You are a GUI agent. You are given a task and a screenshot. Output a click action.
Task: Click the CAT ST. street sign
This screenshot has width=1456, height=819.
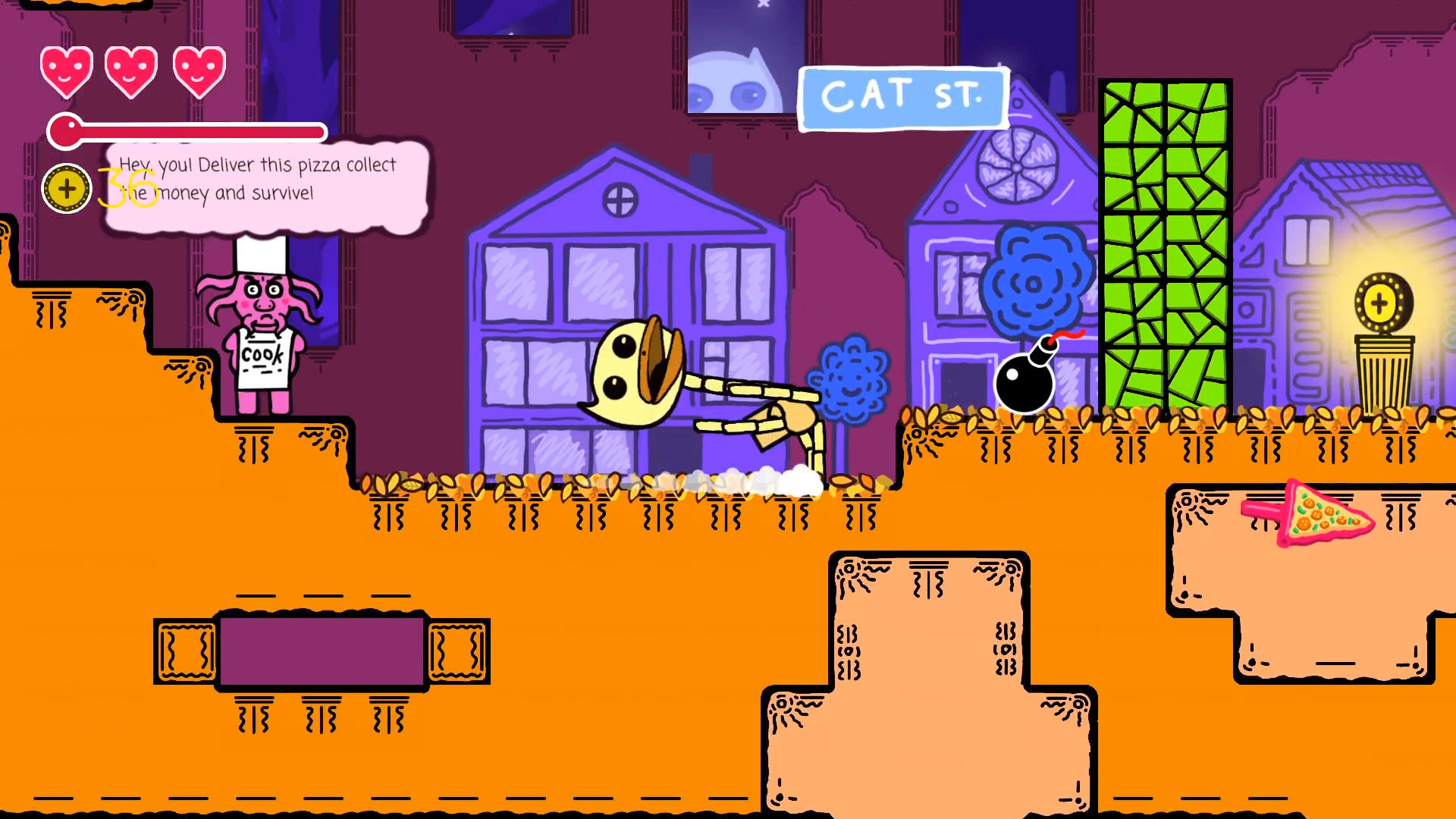903,97
